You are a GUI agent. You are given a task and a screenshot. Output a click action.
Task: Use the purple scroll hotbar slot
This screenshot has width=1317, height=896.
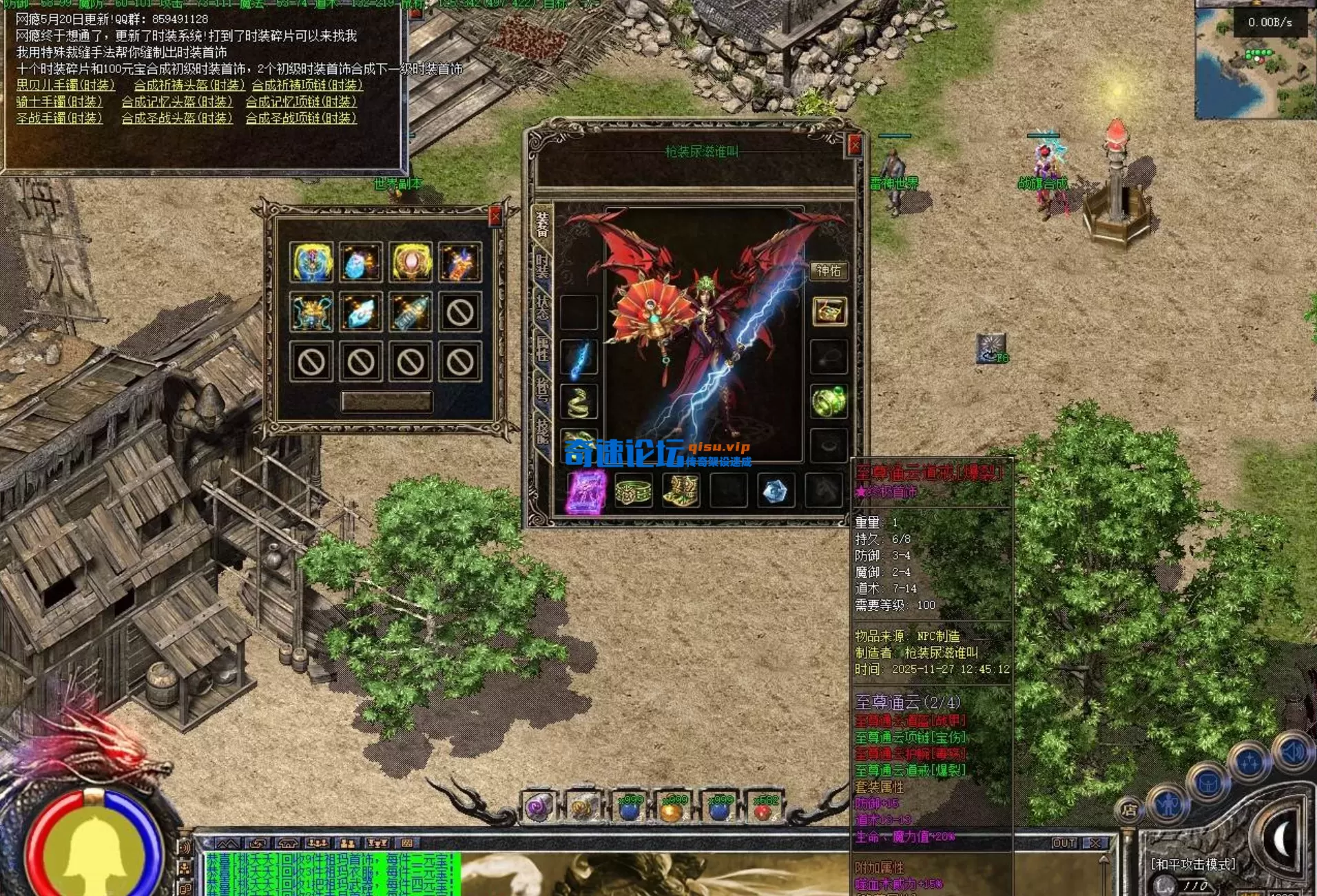(x=539, y=808)
